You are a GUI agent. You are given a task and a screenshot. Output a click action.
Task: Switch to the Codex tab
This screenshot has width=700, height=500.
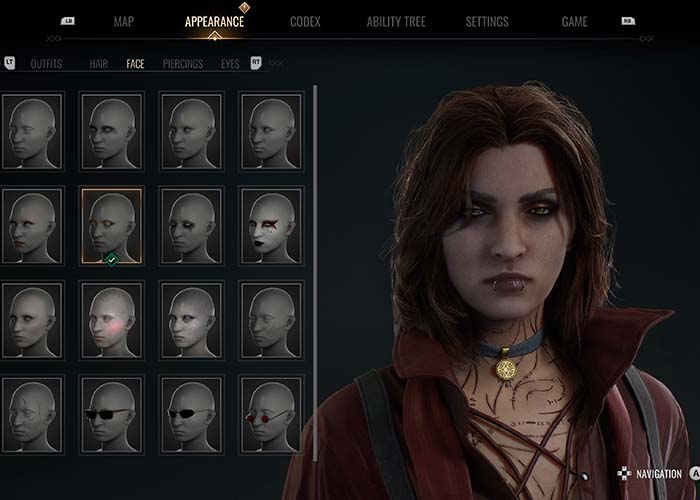click(305, 21)
